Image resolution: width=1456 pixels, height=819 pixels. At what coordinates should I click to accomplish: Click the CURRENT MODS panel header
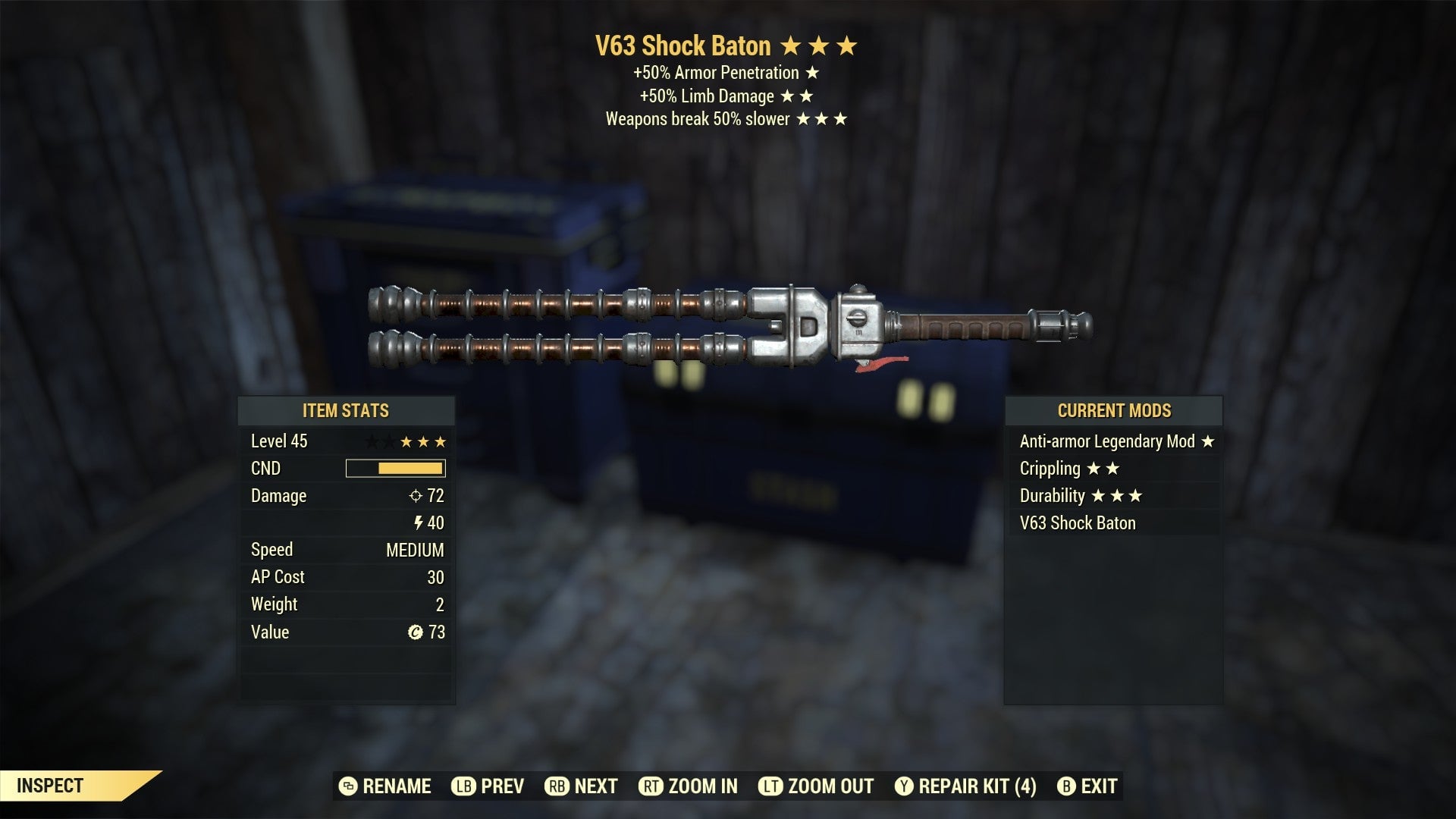[1114, 411]
